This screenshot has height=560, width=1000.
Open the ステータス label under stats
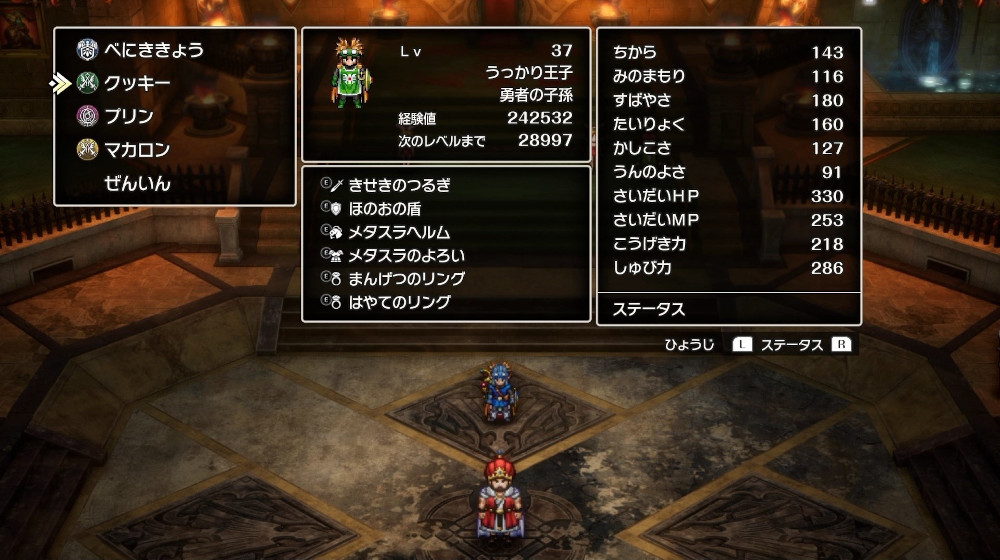(650, 309)
